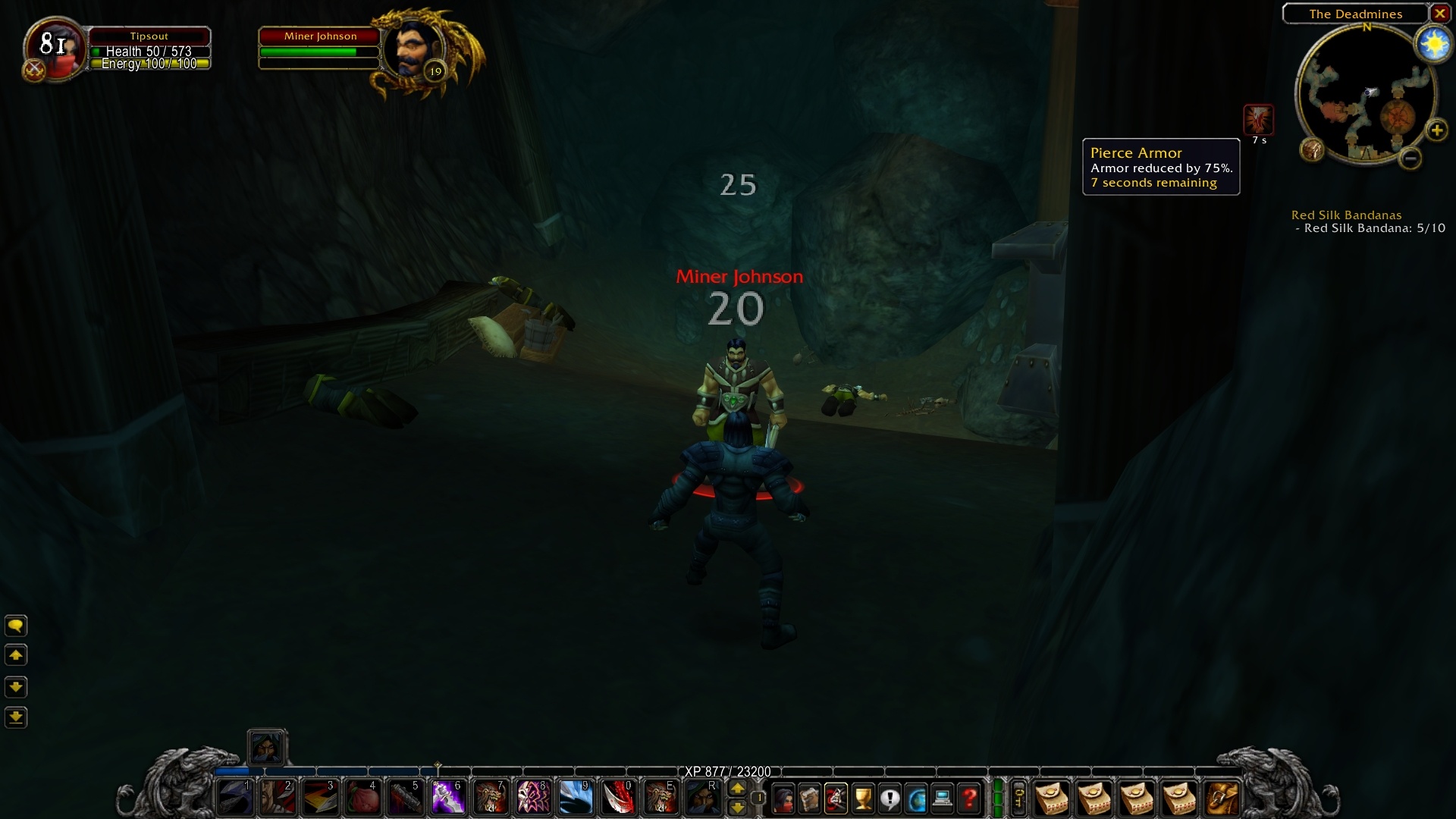Open the World Map globe icon
Viewport: 1456px width, 819px height.
(916, 799)
